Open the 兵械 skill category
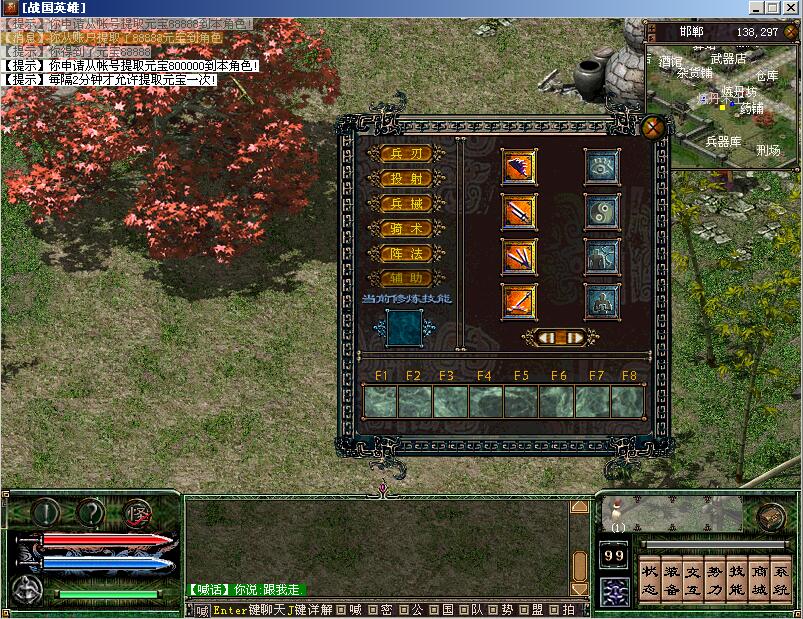 click(407, 204)
